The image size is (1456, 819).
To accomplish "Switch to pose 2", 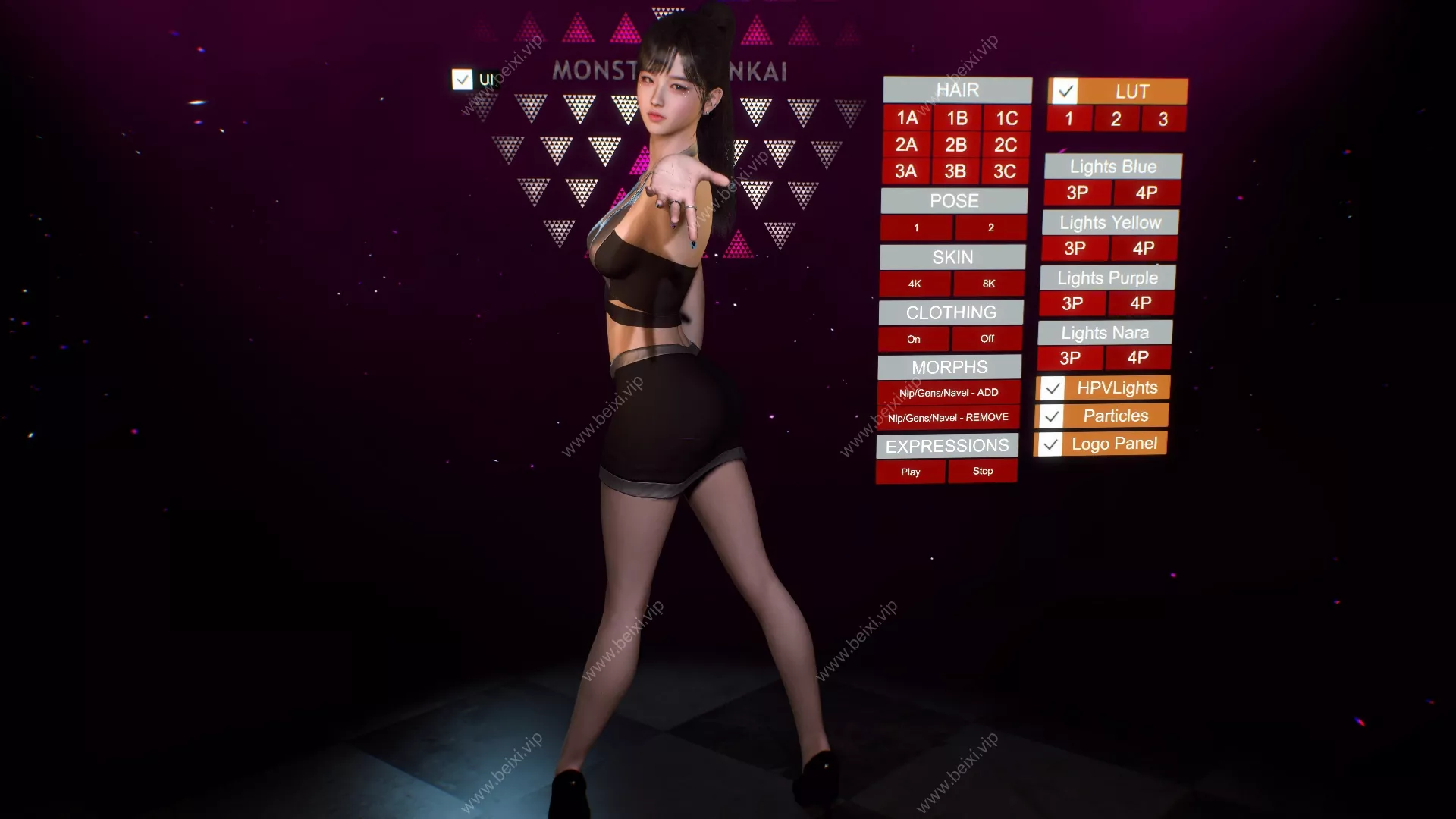I will coord(990,227).
